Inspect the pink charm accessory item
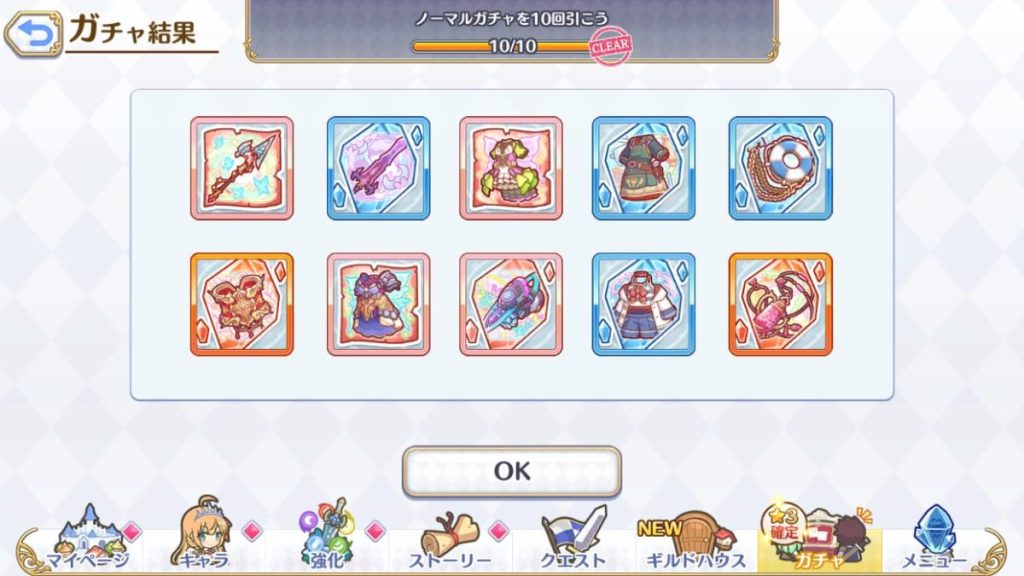Viewport: 1024px width, 576px height. click(780, 304)
